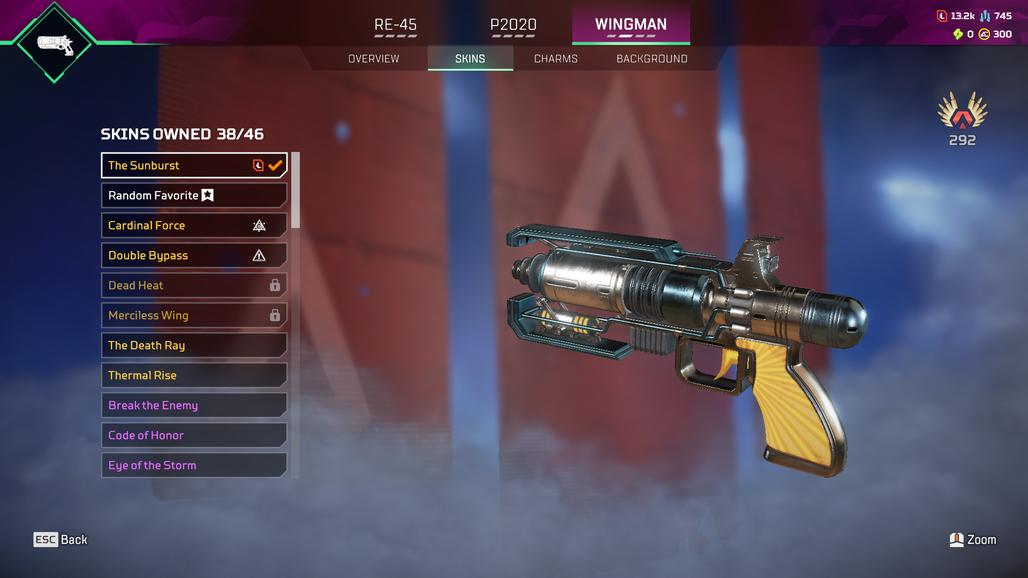Screen dimensions: 1028x578
Task: Switch to the RE-45 weapon tab
Action: click(x=395, y=25)
